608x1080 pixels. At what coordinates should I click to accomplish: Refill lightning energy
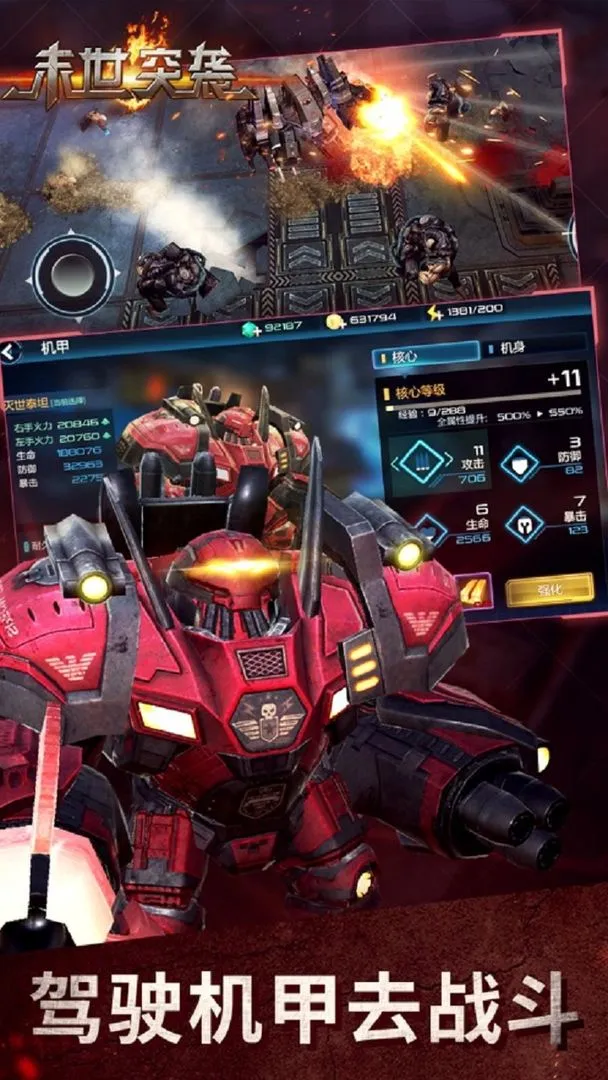(435, 313)
